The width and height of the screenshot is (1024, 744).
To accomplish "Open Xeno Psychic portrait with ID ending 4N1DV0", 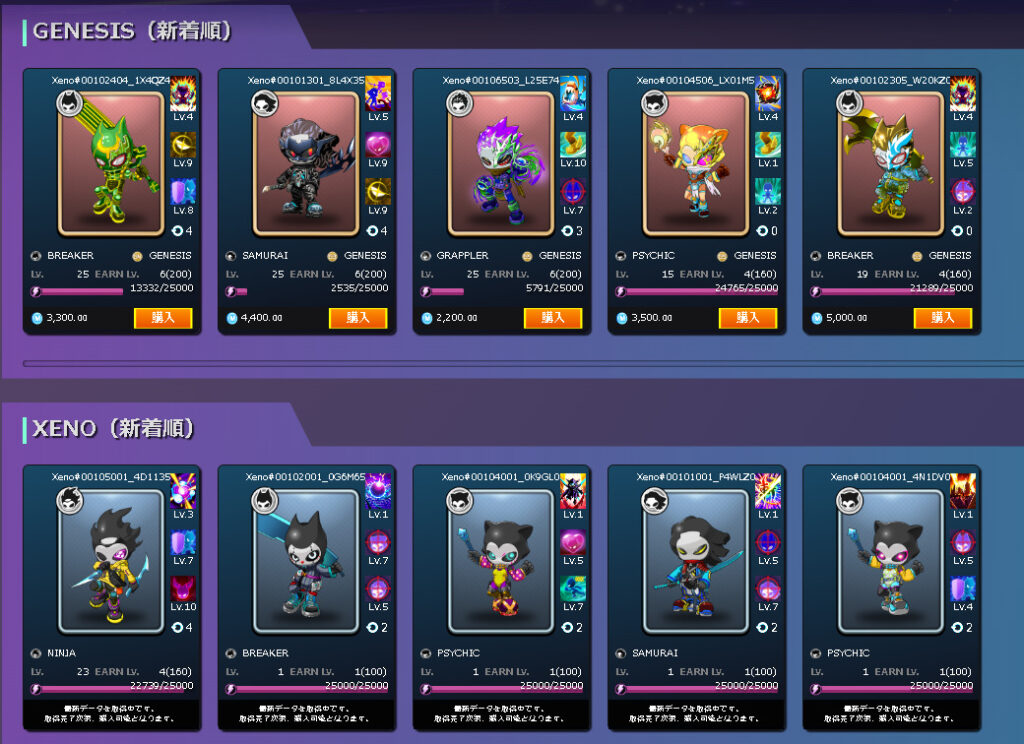I will pyautogui.click(x=890, y=560).
